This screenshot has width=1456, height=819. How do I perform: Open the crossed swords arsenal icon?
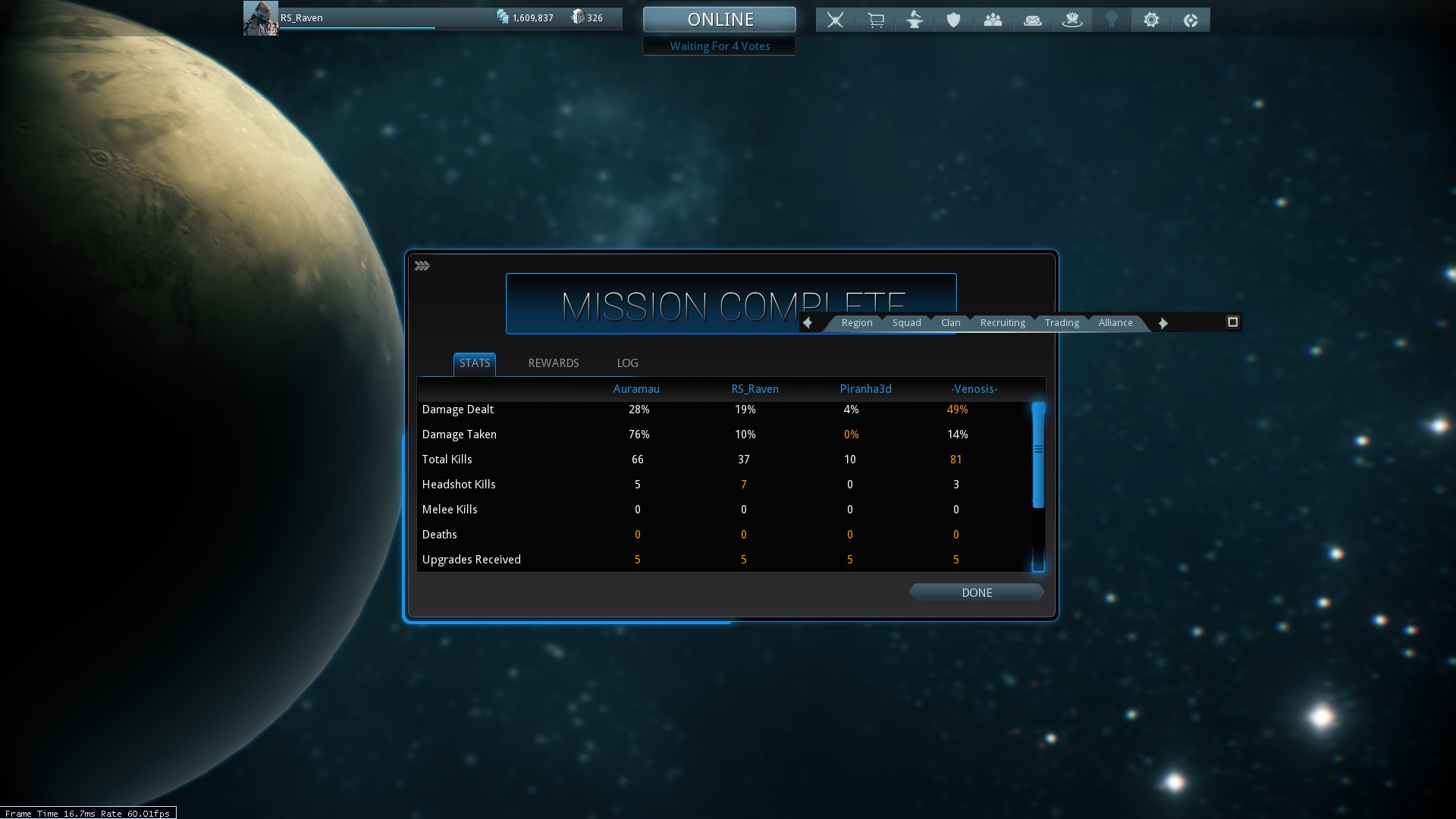(x=836, y=20)
